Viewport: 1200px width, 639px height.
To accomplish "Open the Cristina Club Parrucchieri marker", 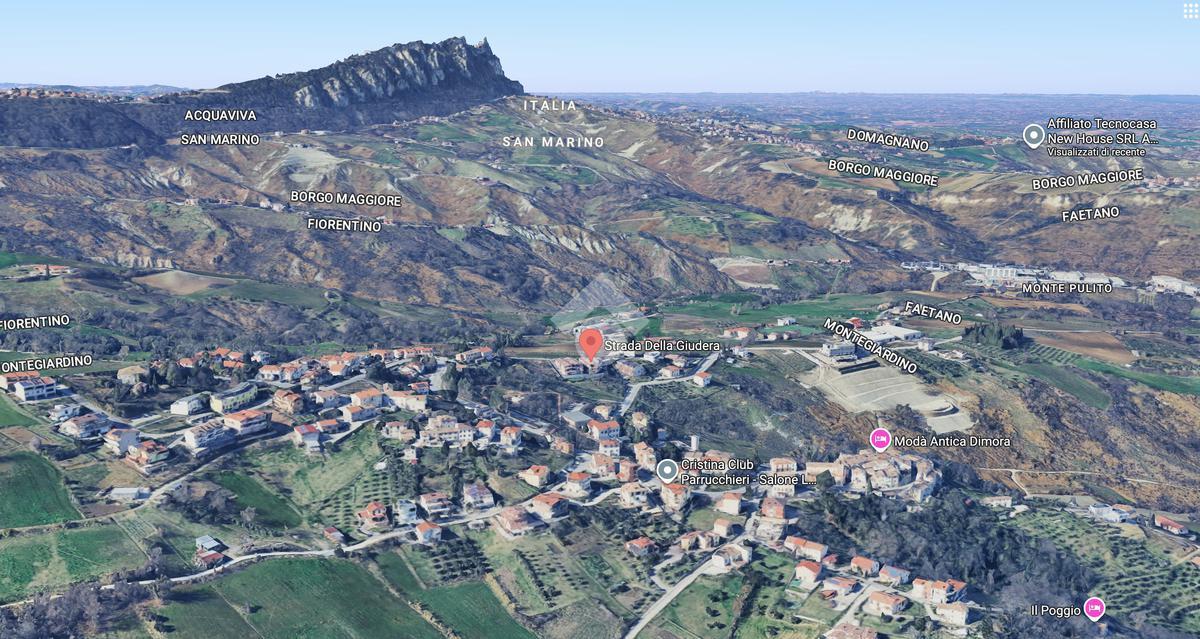I will tap(667, 470).
